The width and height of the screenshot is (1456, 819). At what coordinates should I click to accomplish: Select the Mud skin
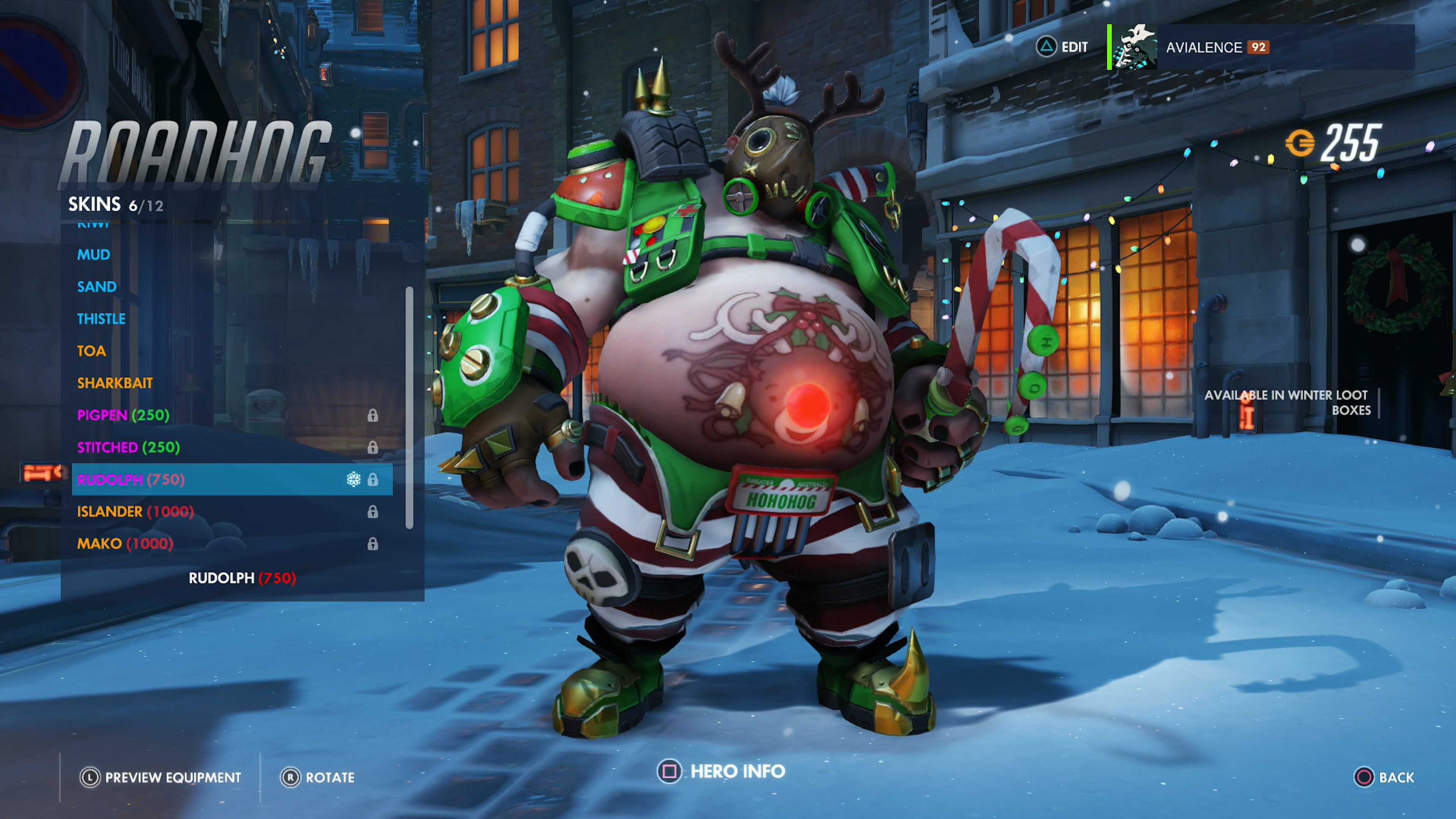pyautogui.click(x=94, y=254)
